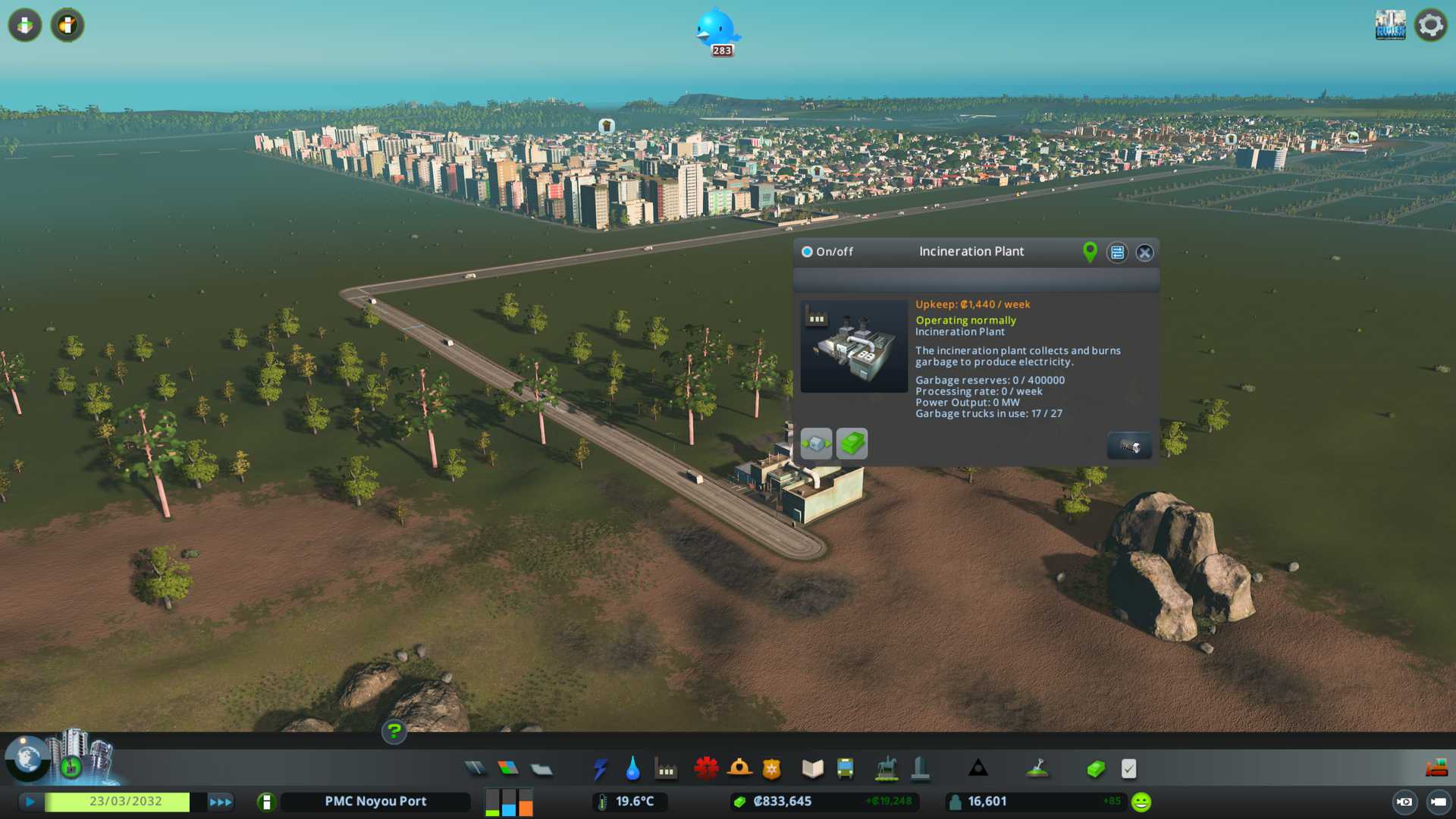
Task: Click the green location pin in the panel
Action: [1090, 252]
